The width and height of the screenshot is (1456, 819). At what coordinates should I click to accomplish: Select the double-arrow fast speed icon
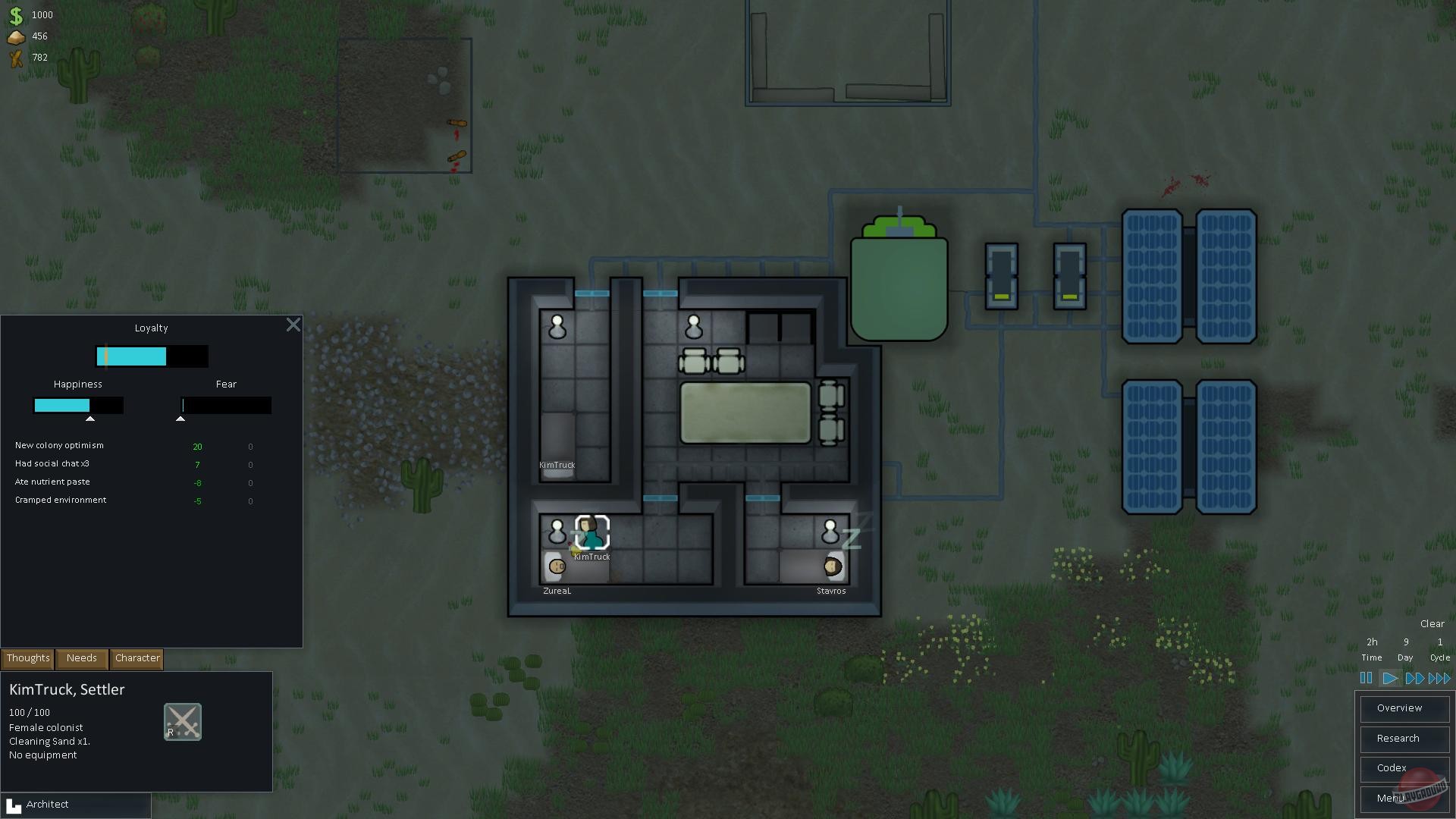coord(1414,678)
